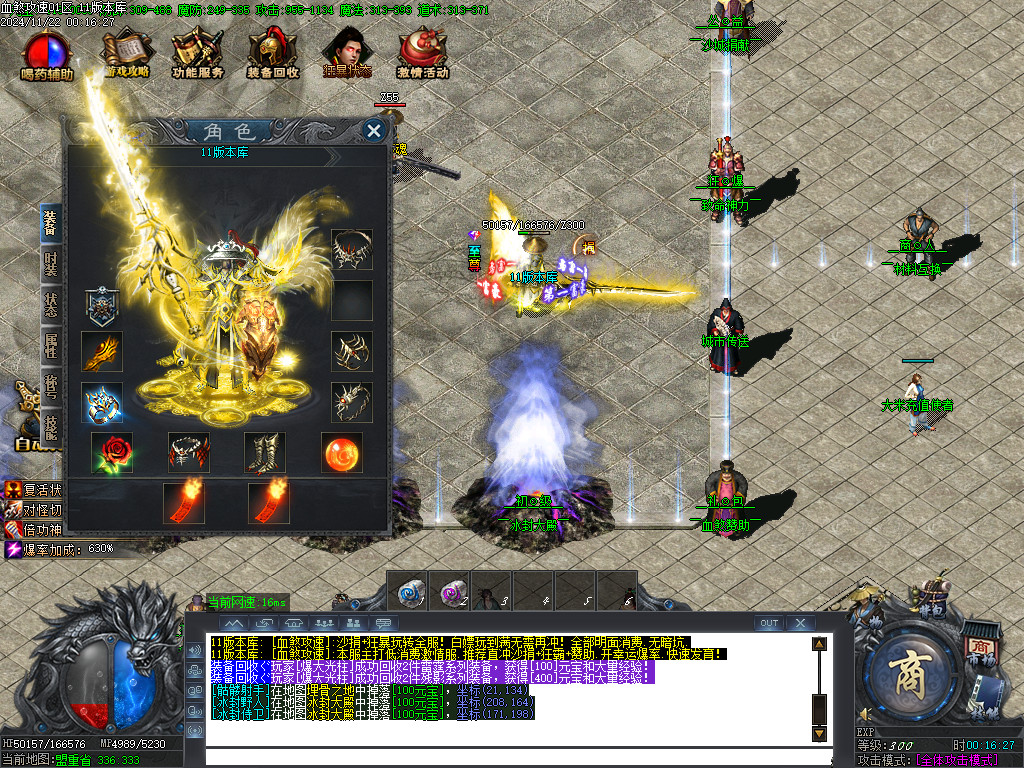This screenshot has width=1024, height=768.
Task: Open the 喝药辅助 potion assist menu
Action: [x=47, y=54]
